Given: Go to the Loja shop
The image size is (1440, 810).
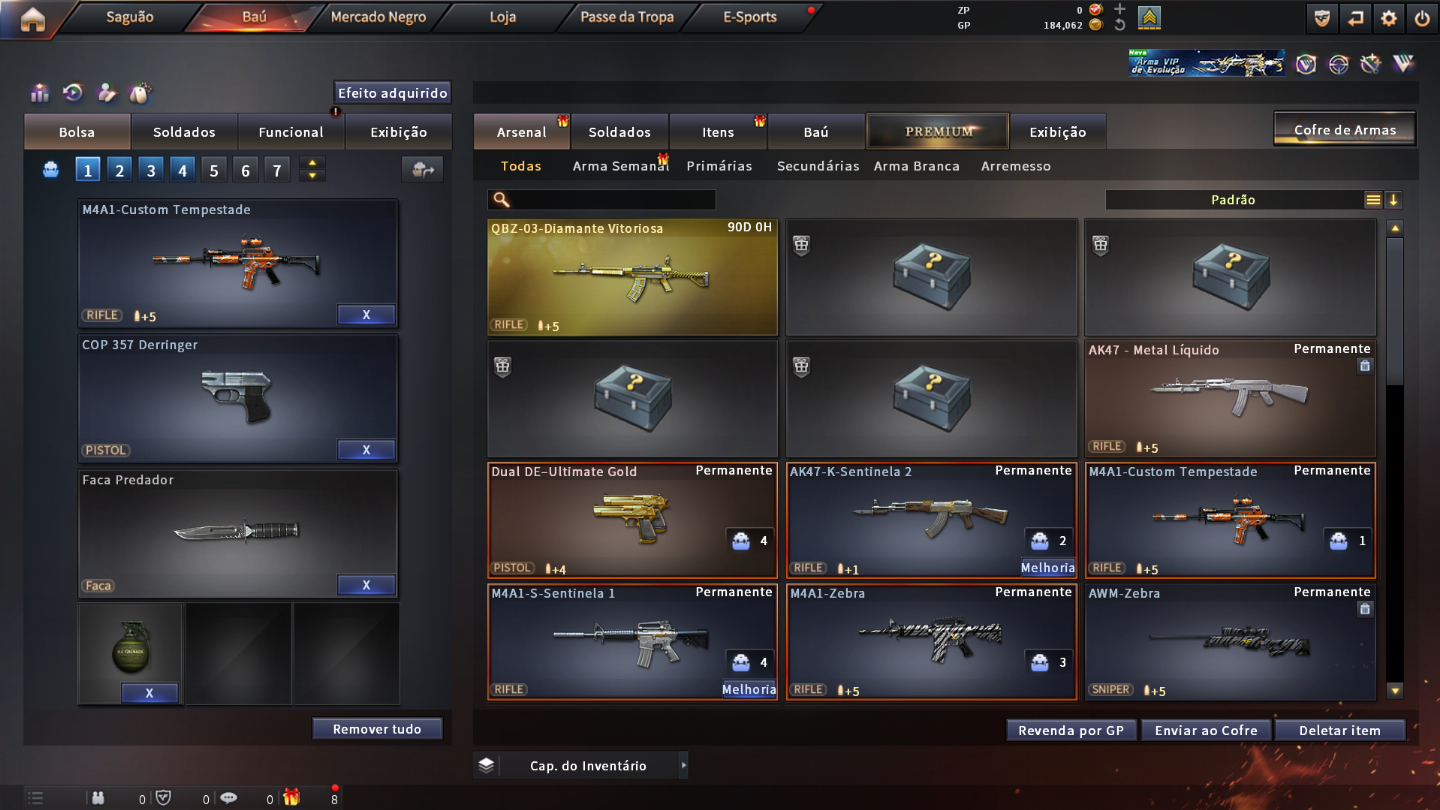Looking at the screenshot, I should [x=503, y=17].
